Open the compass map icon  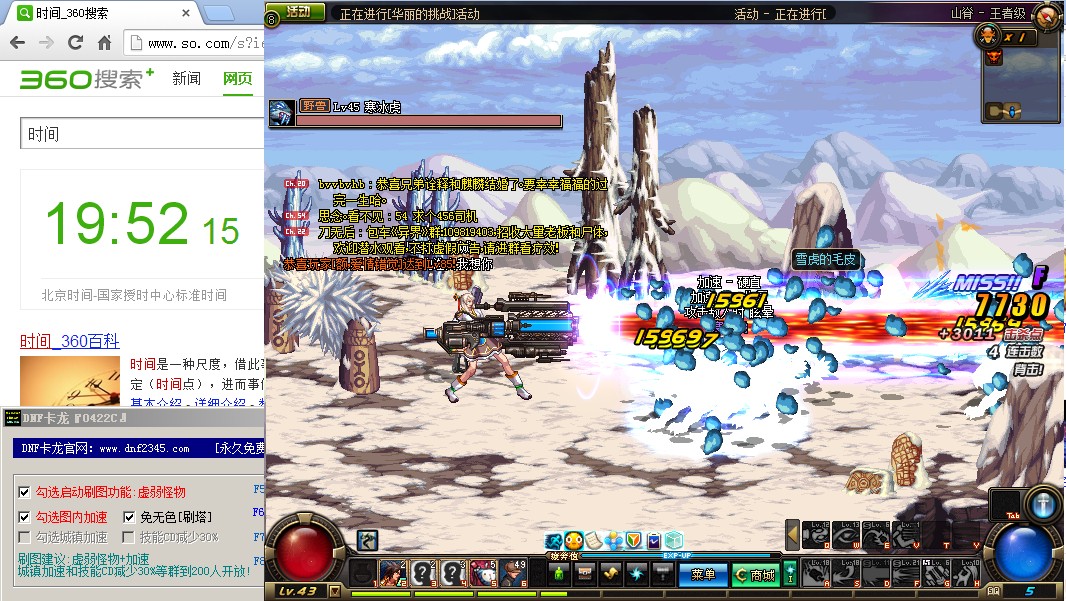tap(1046, 15)
